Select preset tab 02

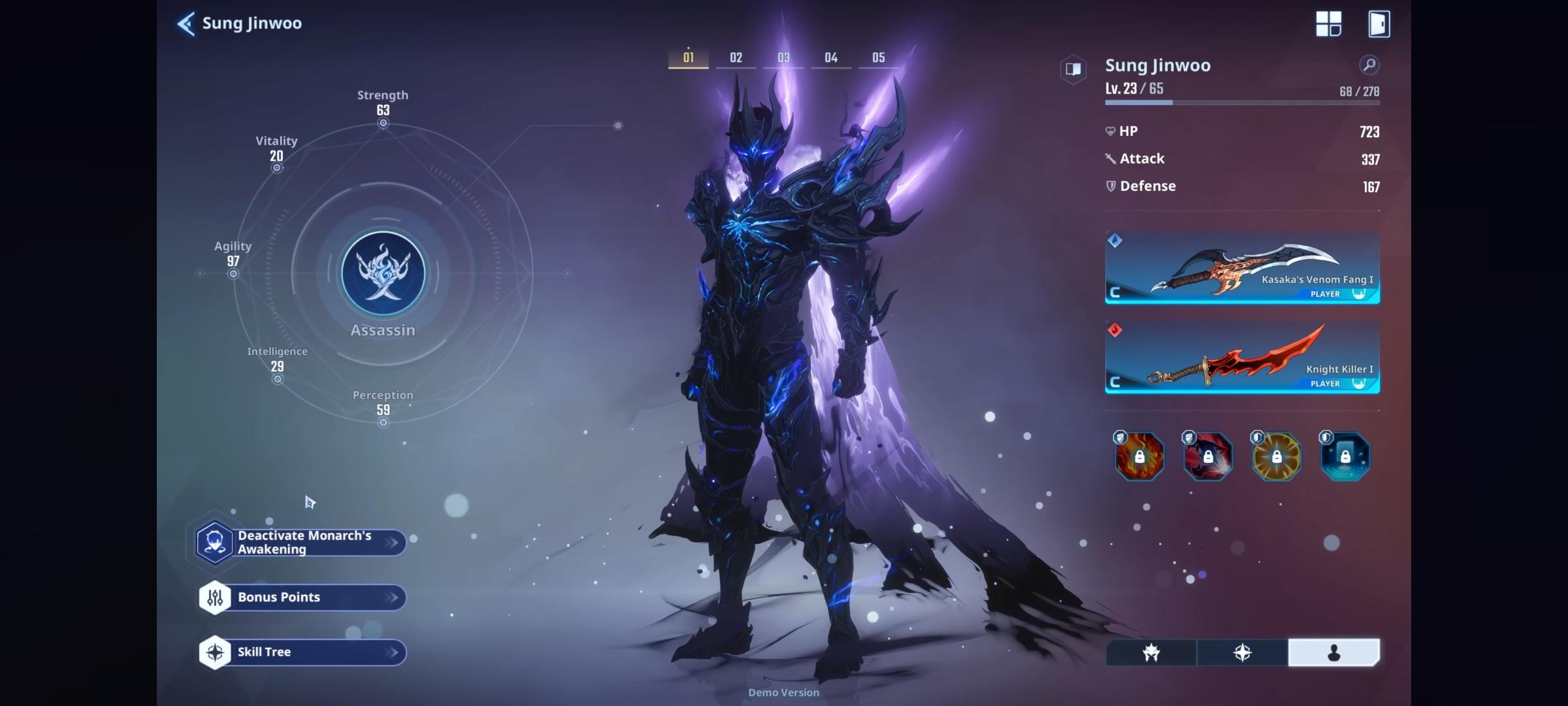pos(736,58)
